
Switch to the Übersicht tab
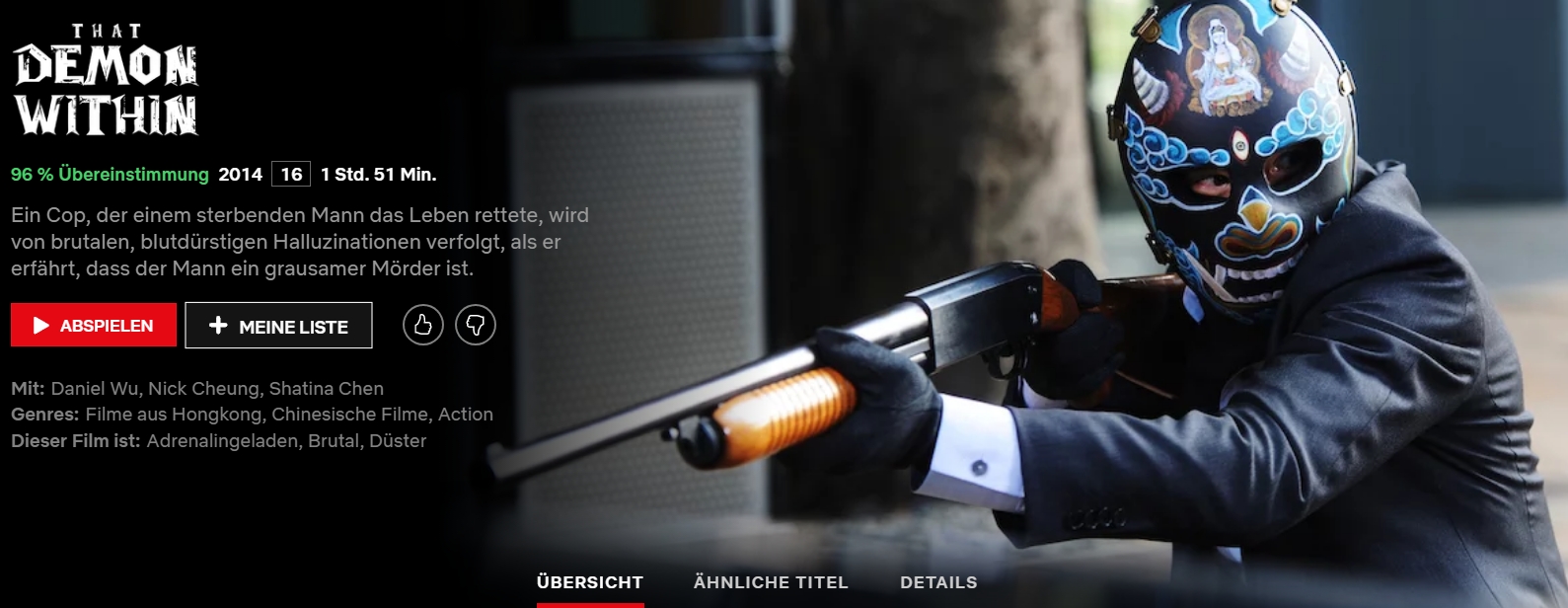590,582
